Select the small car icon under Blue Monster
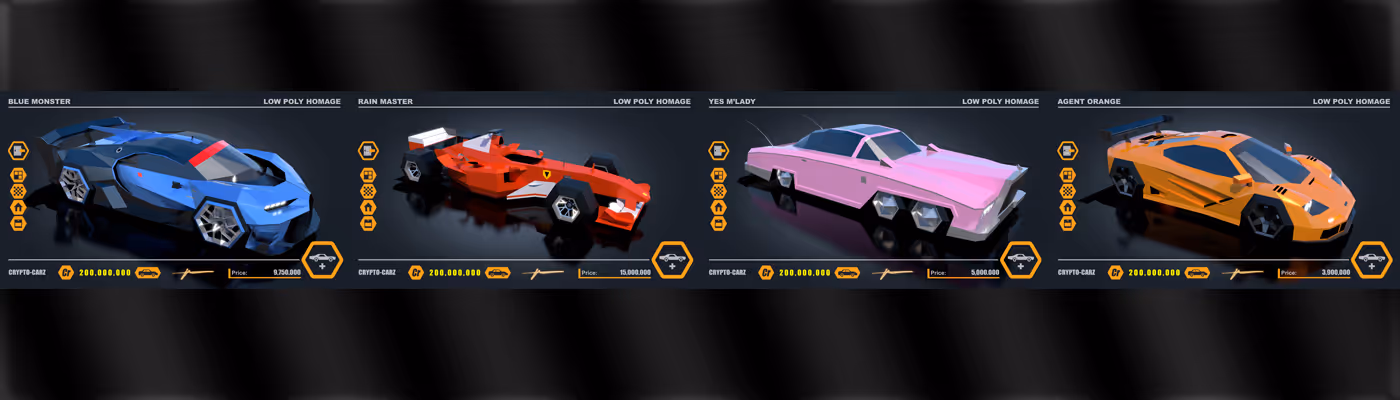The width and height of the screenshot is (1400, 400). coord(148,272)
